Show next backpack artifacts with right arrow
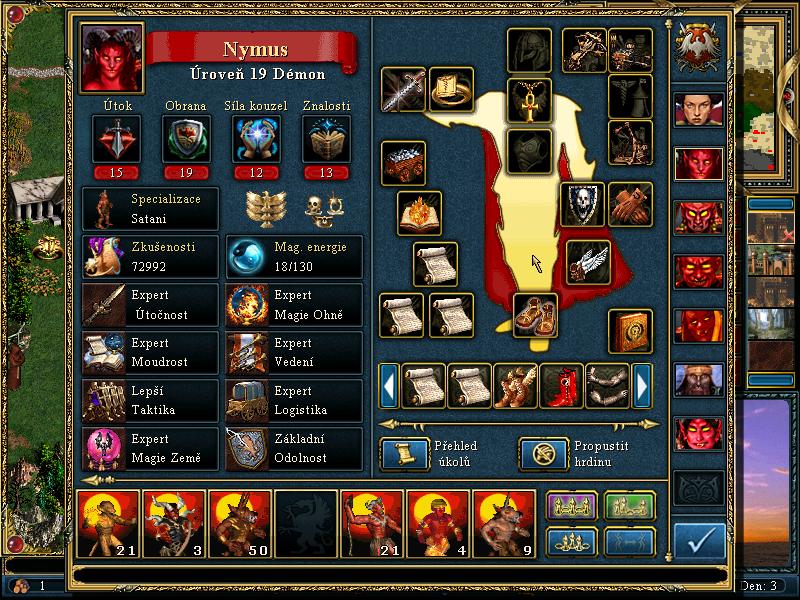 click(x=642, y=385)
